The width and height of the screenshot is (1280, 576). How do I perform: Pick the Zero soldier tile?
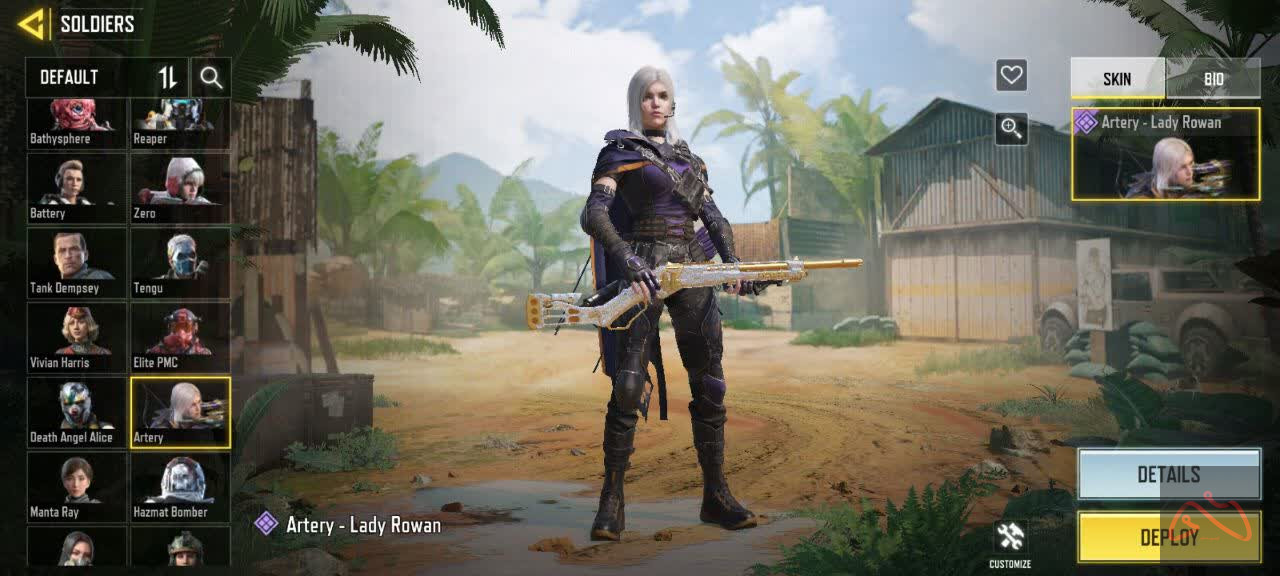click(x=180, y=190)
